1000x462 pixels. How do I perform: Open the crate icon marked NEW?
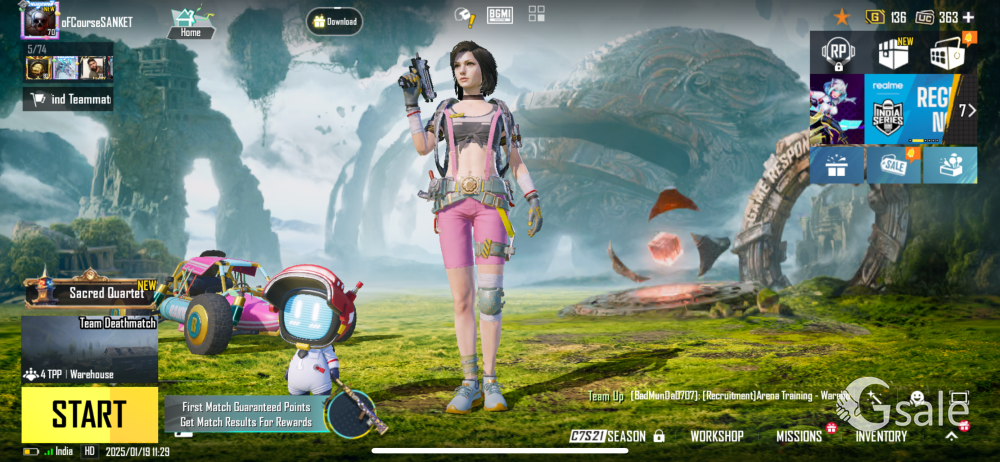click(x=893, y=53)
